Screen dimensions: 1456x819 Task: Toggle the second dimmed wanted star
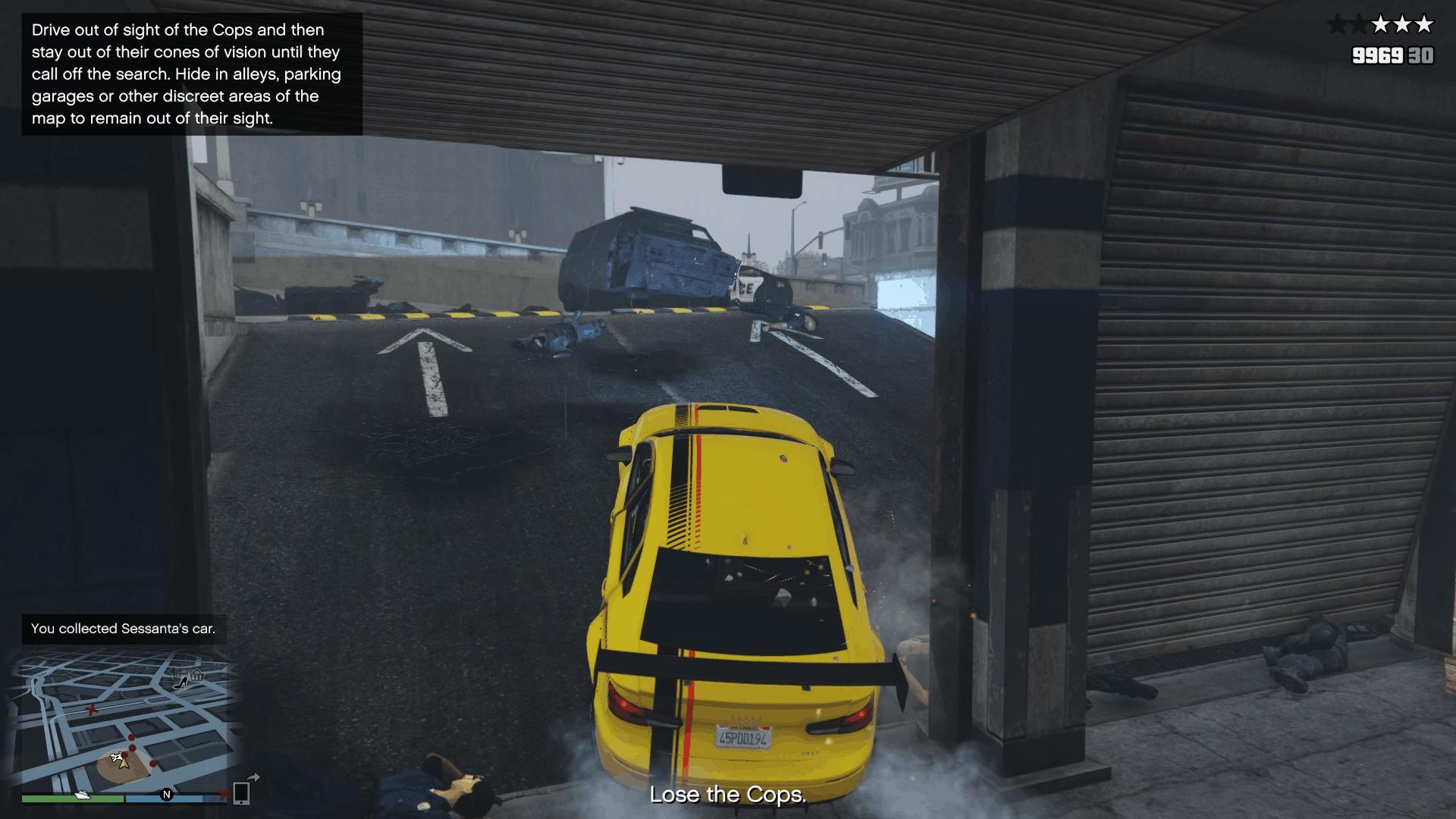(x=1359, y=24)
